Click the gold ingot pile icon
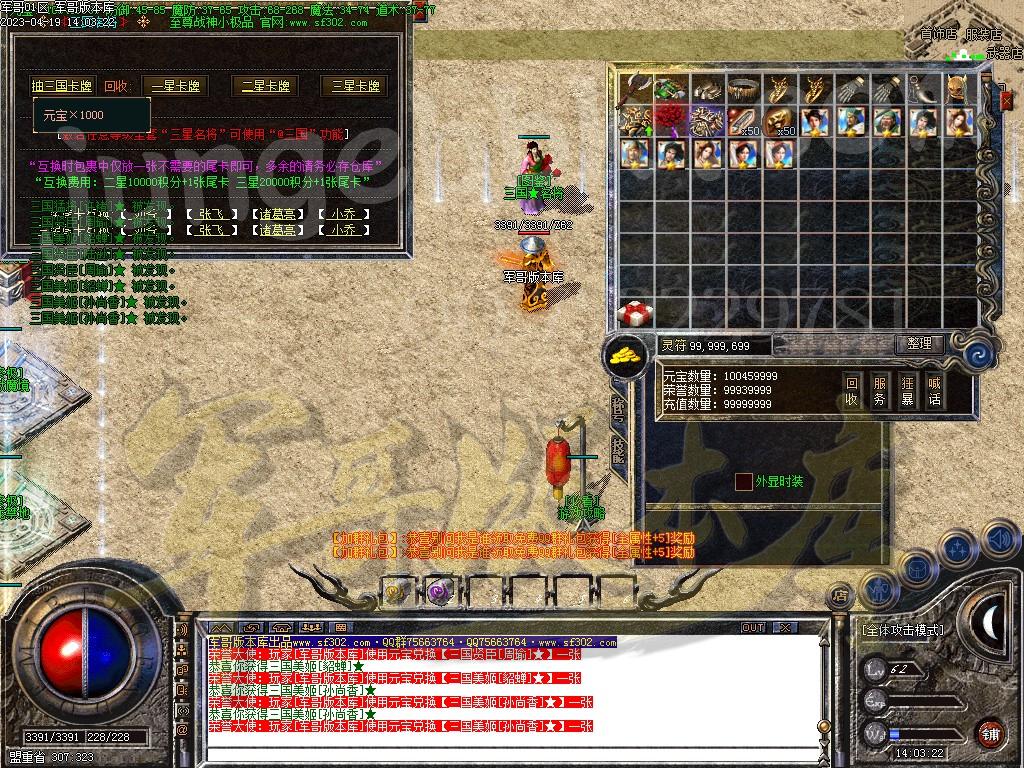This screenshot has width=1024, height=768. (x=624, y=353)
